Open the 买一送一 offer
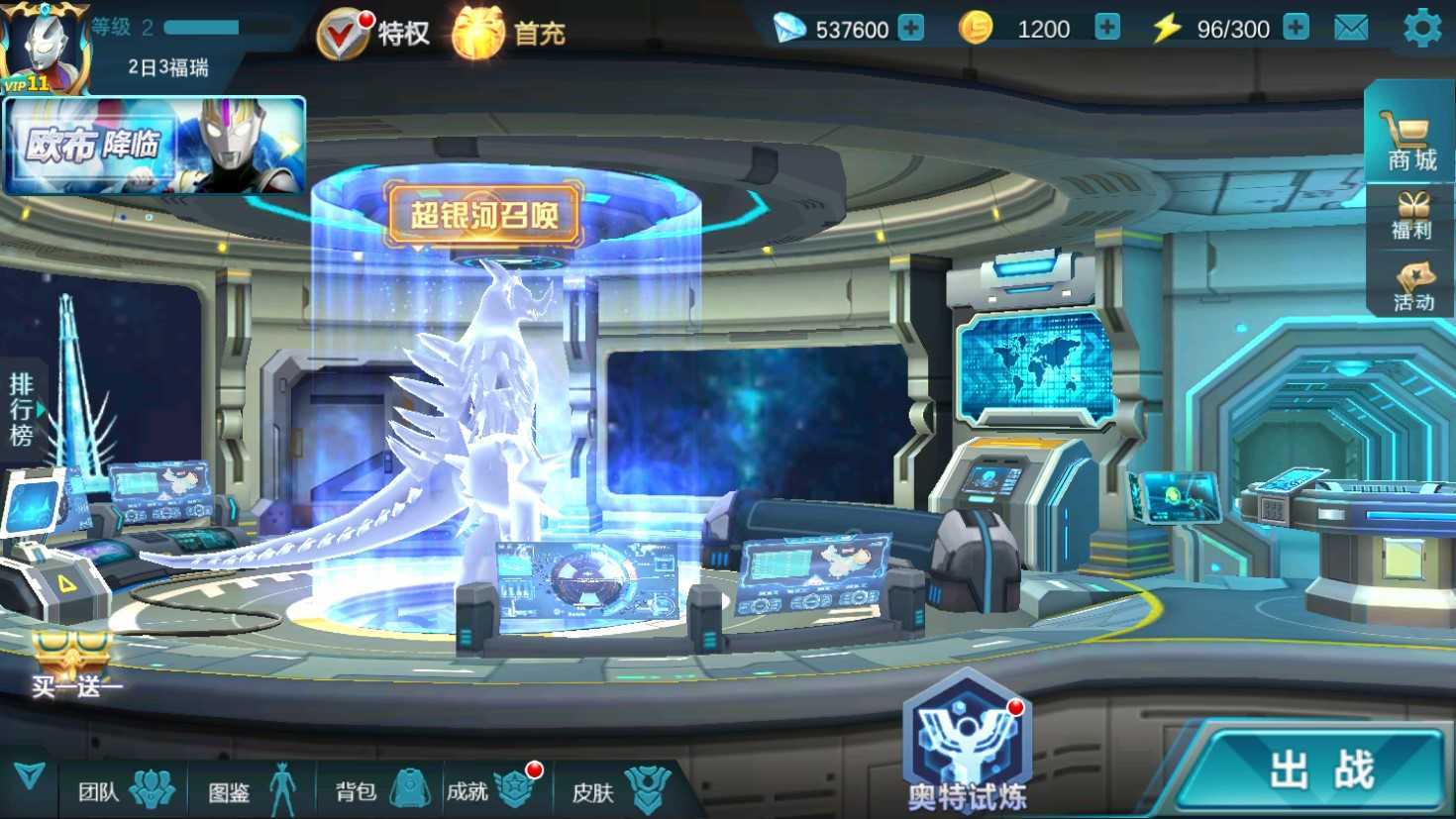1456x819 pixels. (74, 665)
